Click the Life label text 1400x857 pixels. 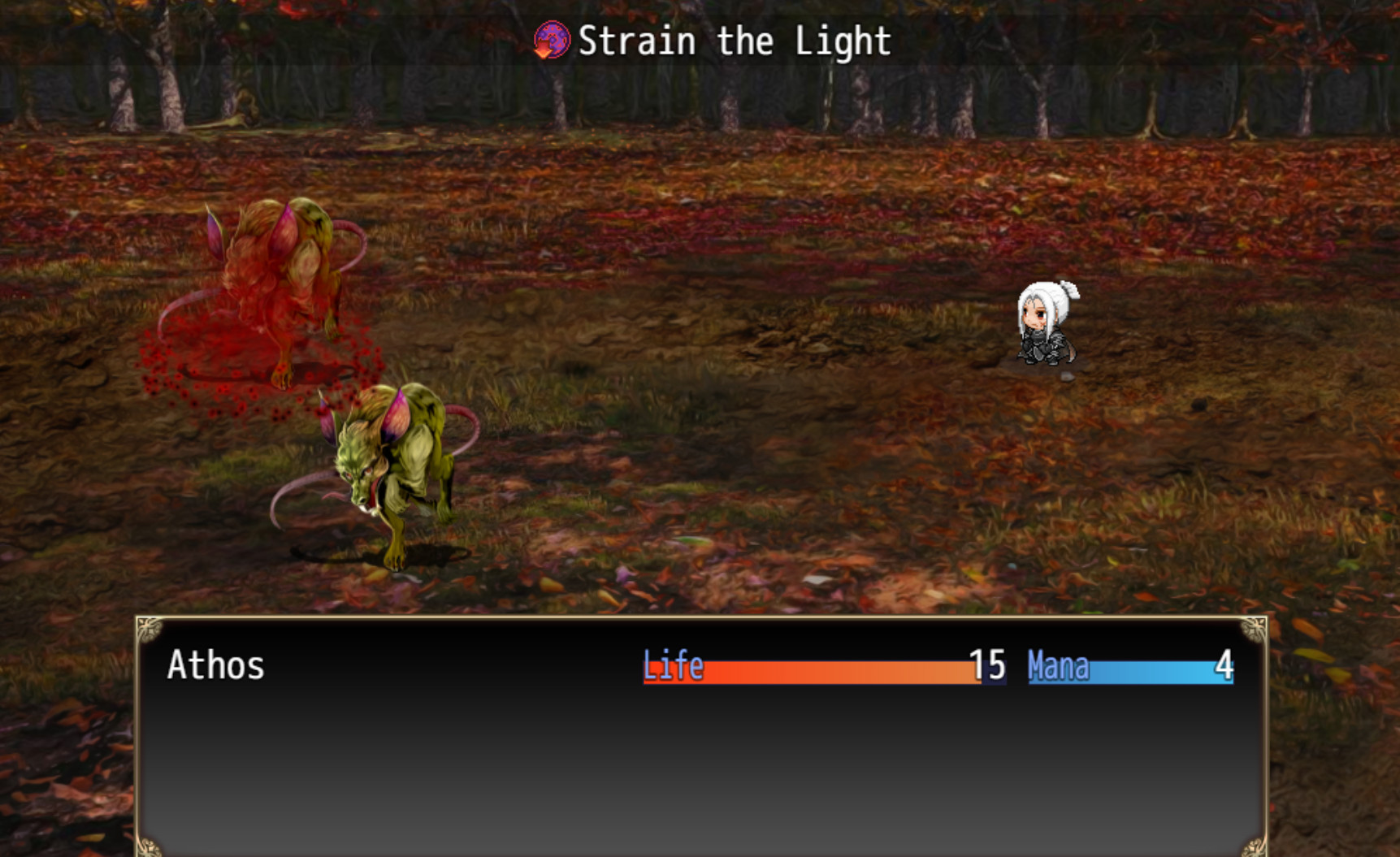click(x=673, y=666)
